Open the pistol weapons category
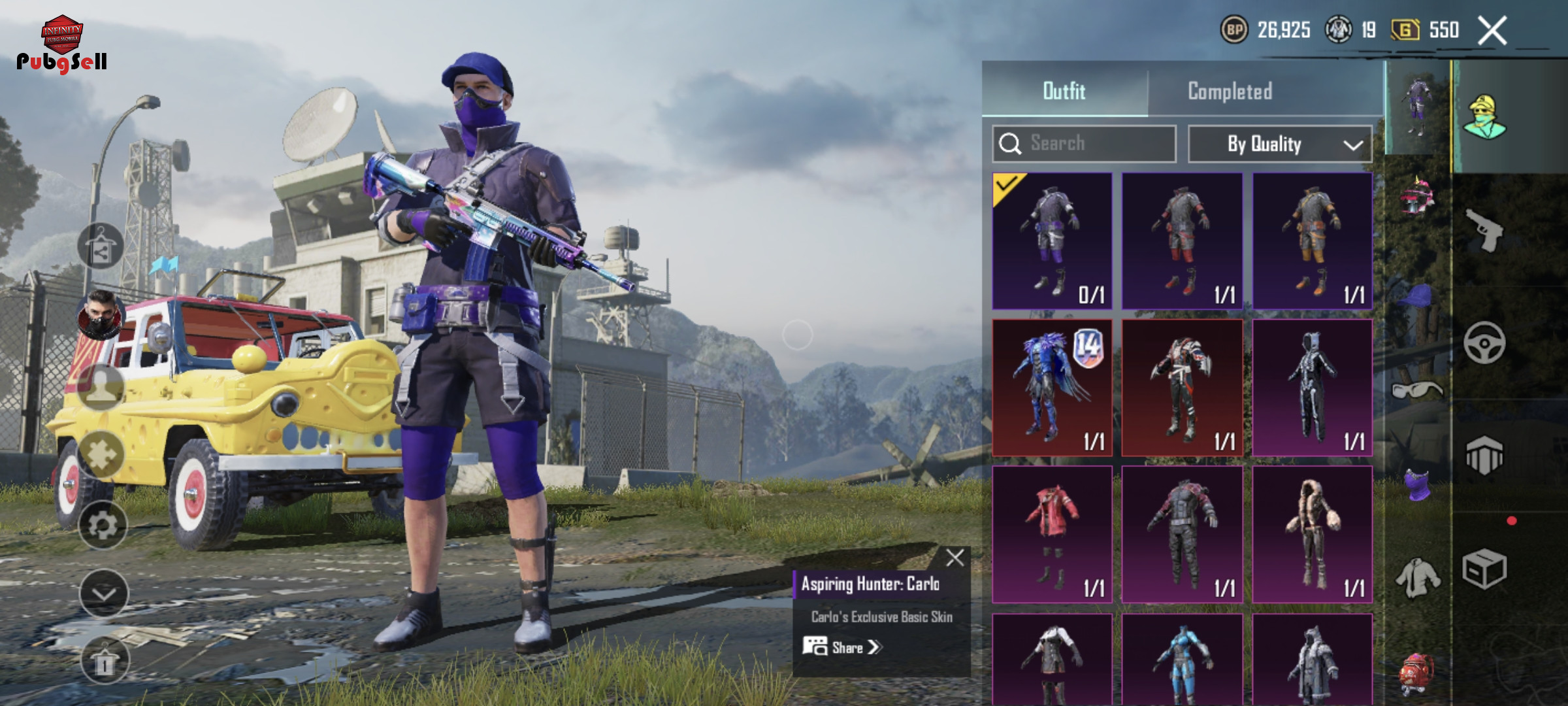Viewport: 1568px width, 706px height. (1484, 230)
